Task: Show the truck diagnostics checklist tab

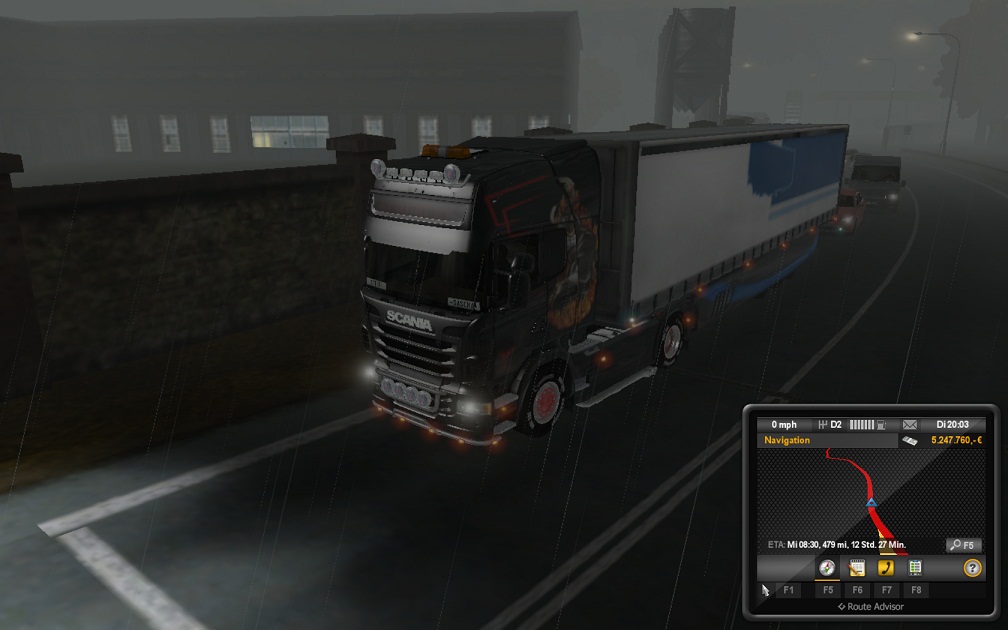Action: (x=914, y=568)
